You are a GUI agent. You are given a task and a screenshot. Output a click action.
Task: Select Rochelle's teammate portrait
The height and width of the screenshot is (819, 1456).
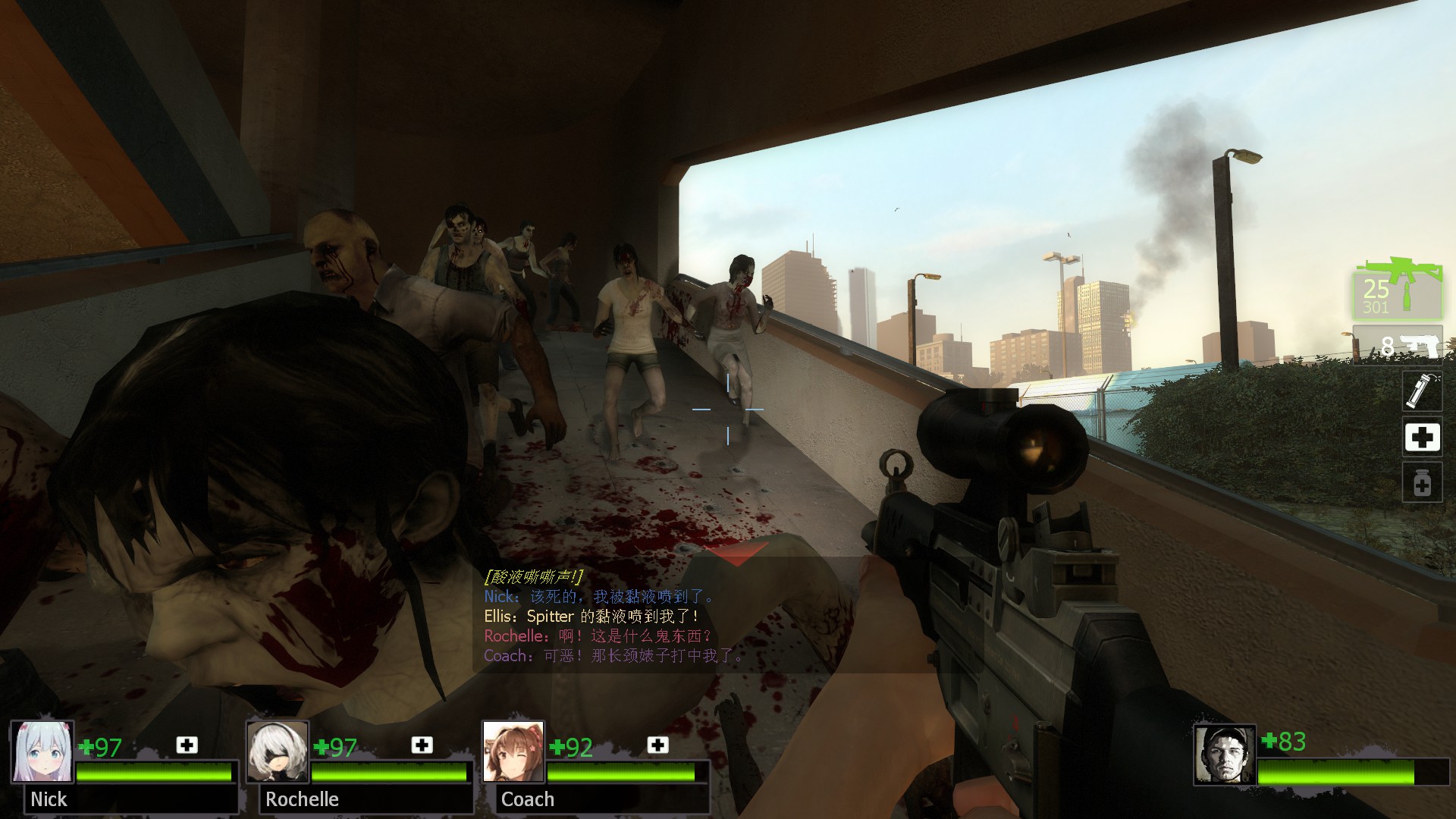tap(278, 752)
